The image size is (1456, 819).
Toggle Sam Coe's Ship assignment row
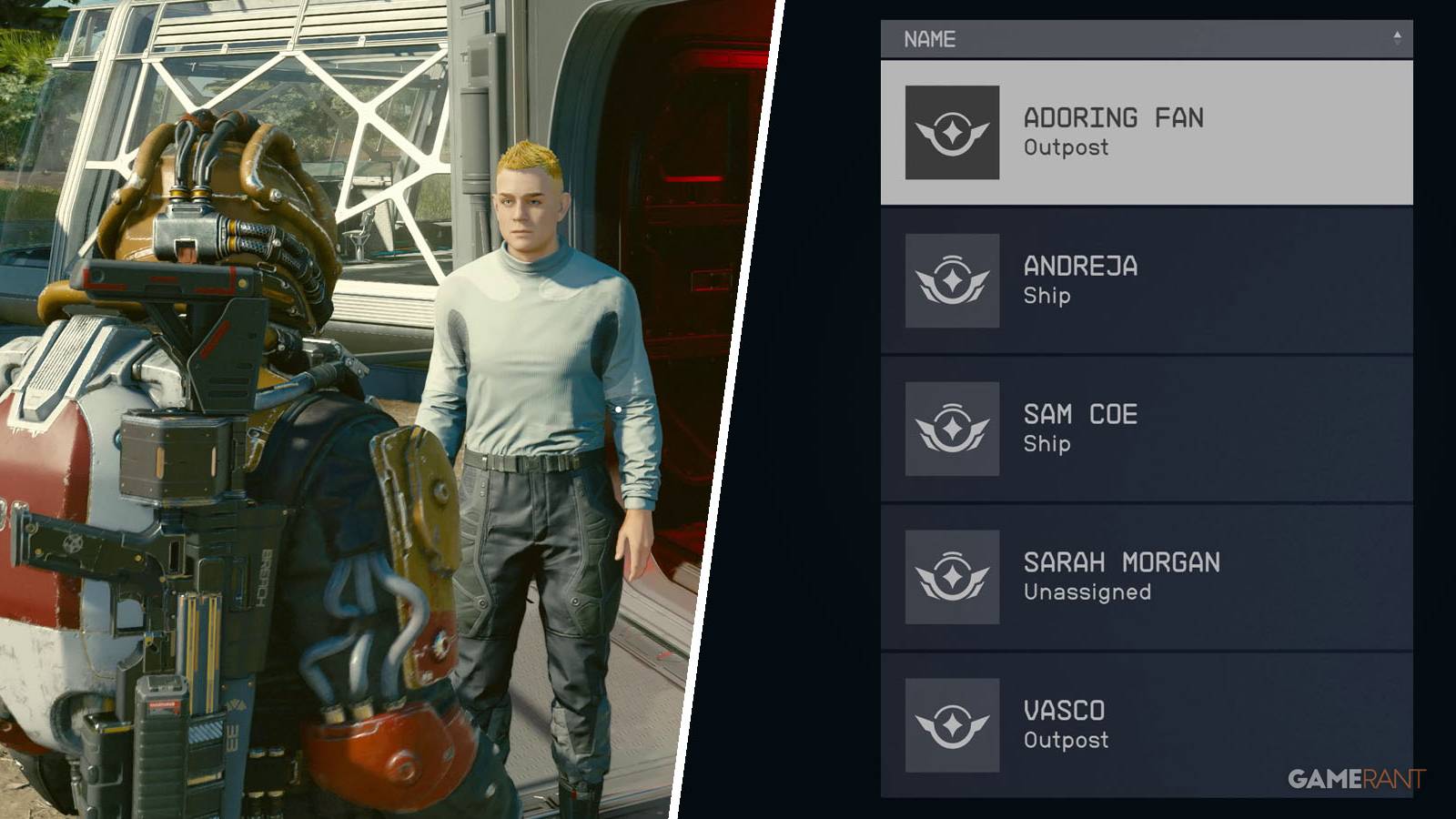1137,426
